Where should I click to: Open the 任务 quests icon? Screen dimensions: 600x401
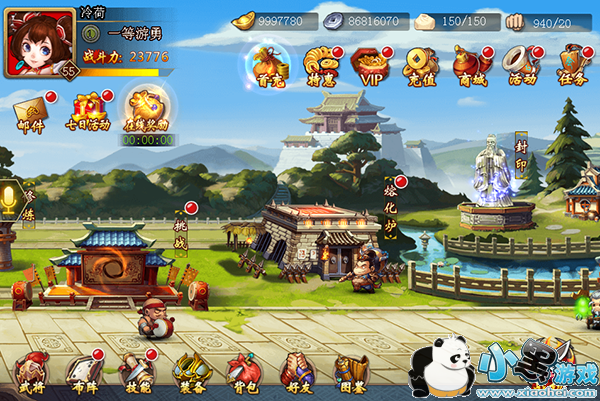tap(570, 62)
